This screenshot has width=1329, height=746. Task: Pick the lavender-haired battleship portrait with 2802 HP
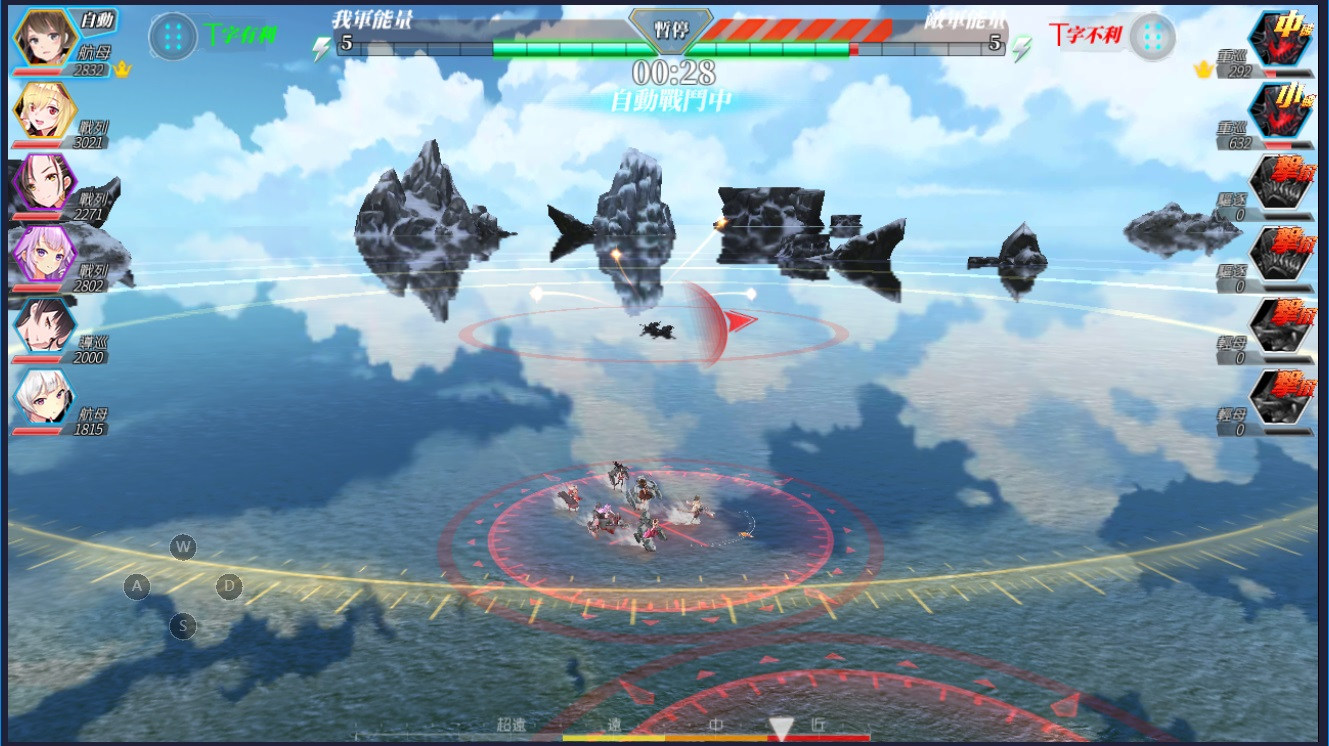[x=43, y=254]
